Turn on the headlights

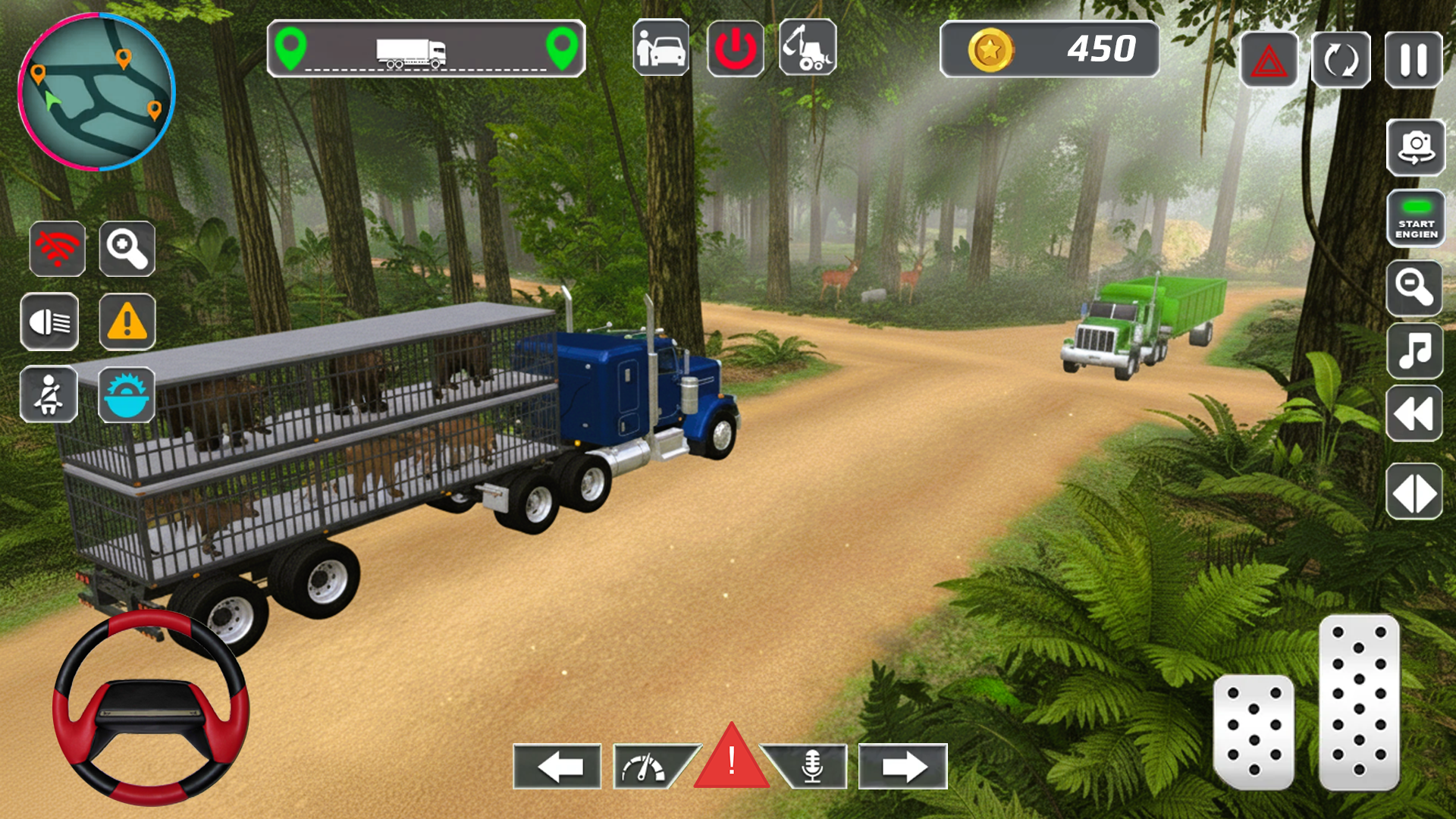(49, 322)
